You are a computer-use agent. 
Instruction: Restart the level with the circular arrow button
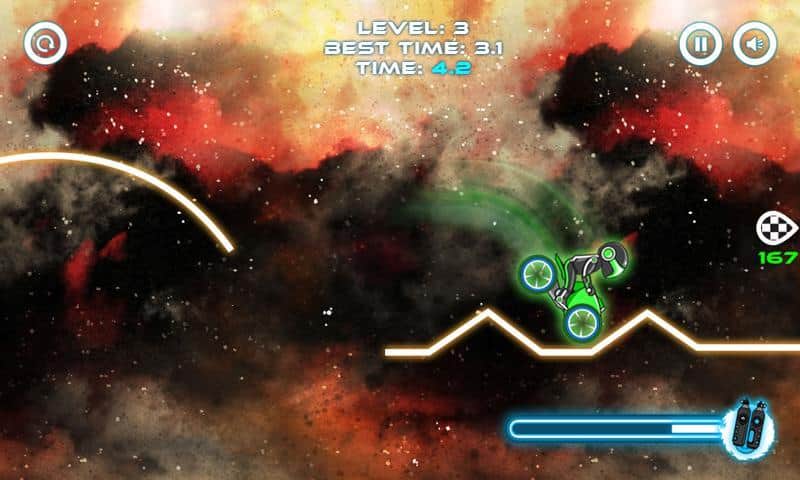click(45, 44)
